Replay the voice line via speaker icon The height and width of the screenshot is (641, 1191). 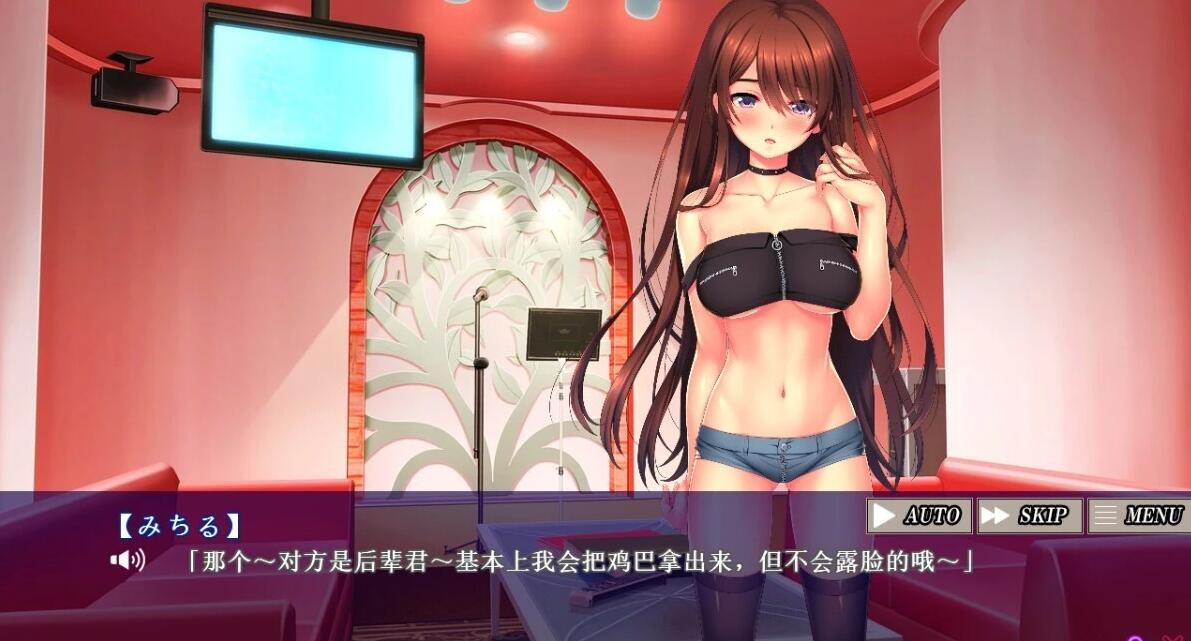tap(127, 560)
